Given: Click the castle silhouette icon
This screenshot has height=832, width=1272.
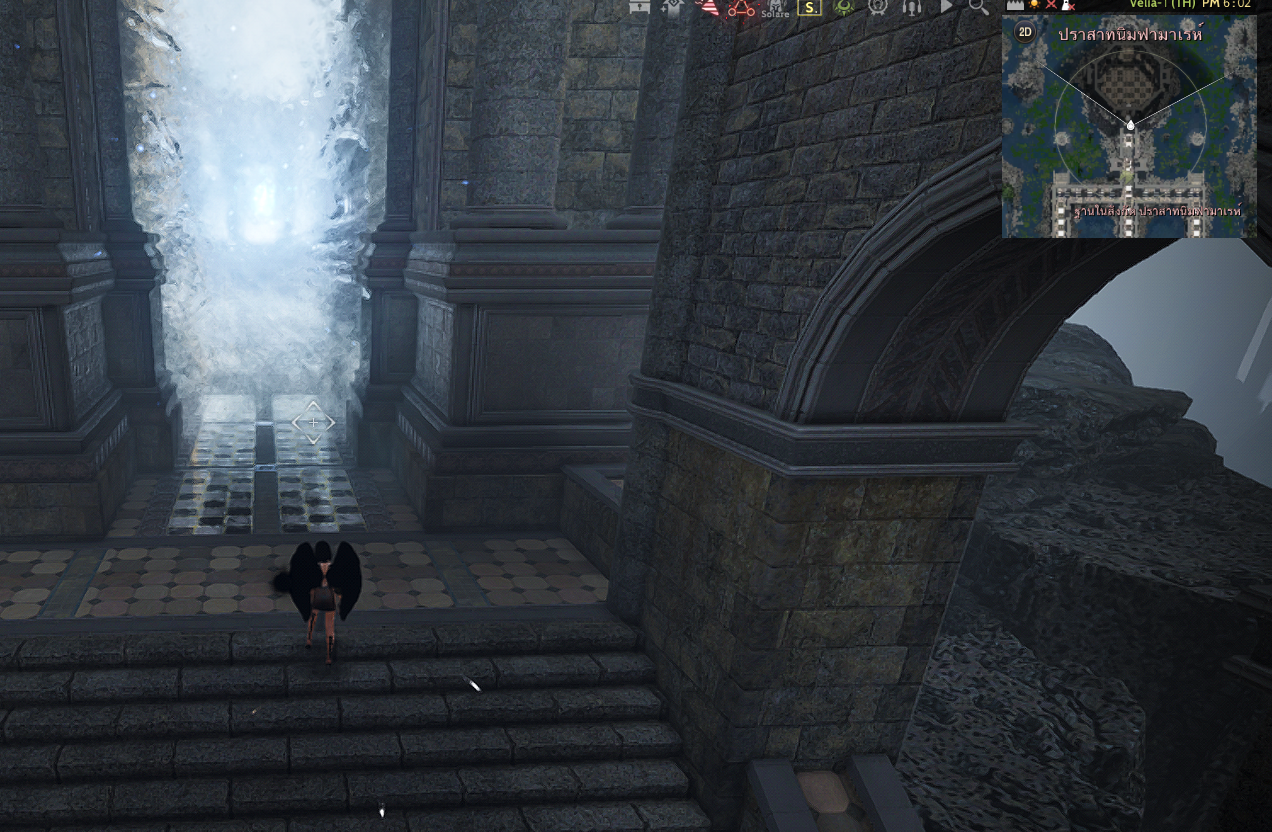Looking at the screenshot, I should click(1015, 5).
